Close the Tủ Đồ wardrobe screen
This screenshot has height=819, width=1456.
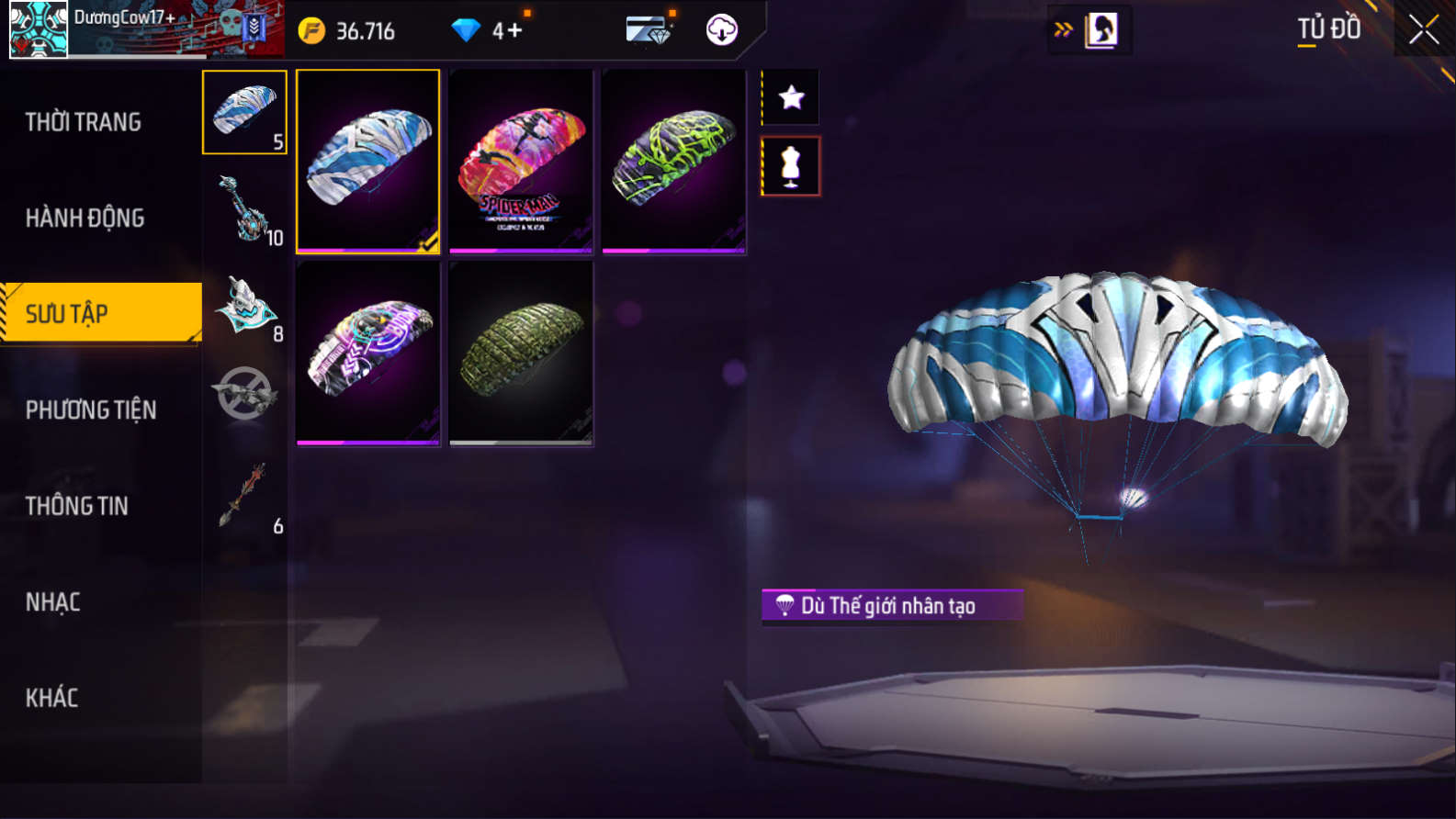1423,30
